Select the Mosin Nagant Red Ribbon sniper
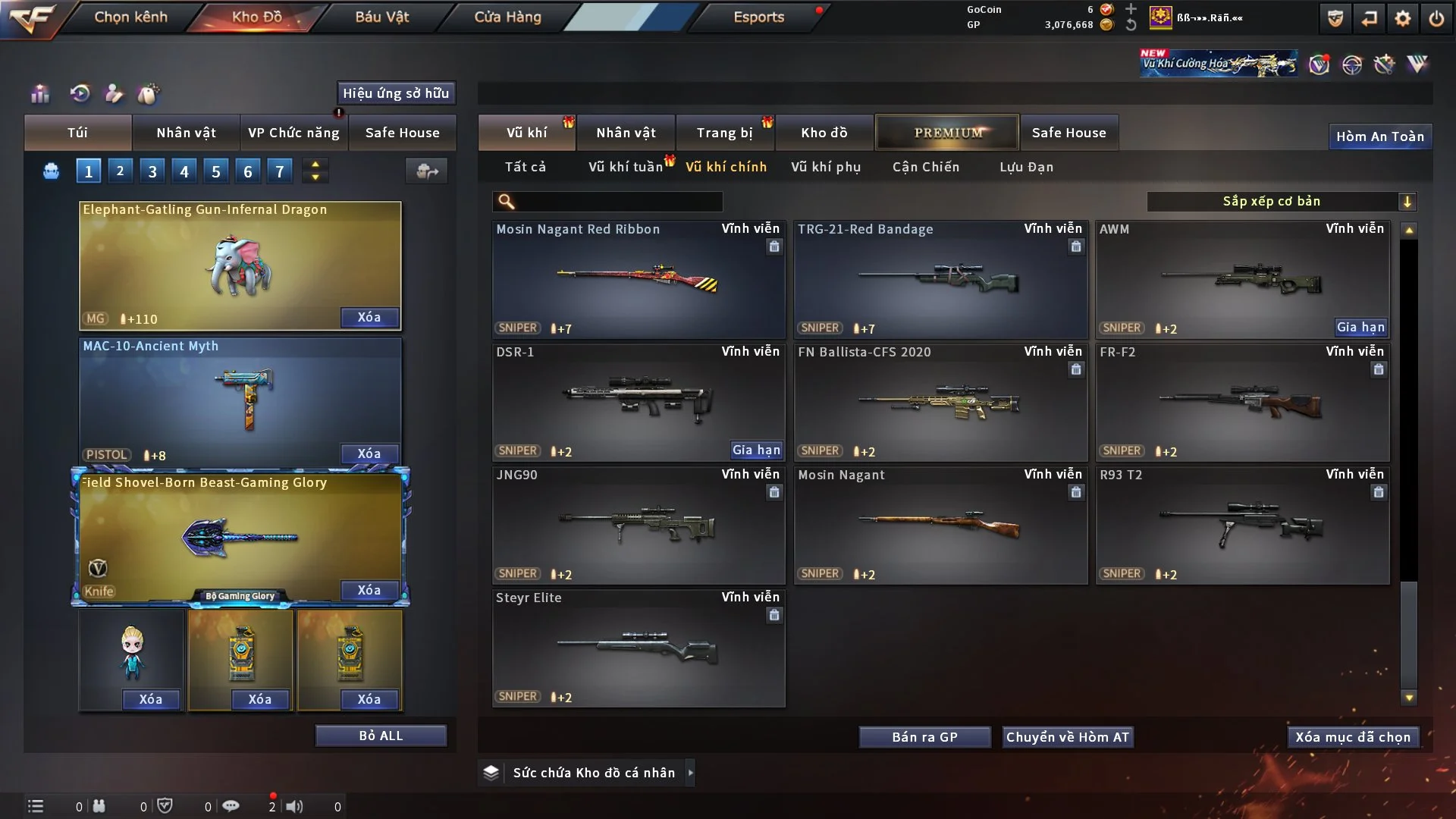 (639, 279)
